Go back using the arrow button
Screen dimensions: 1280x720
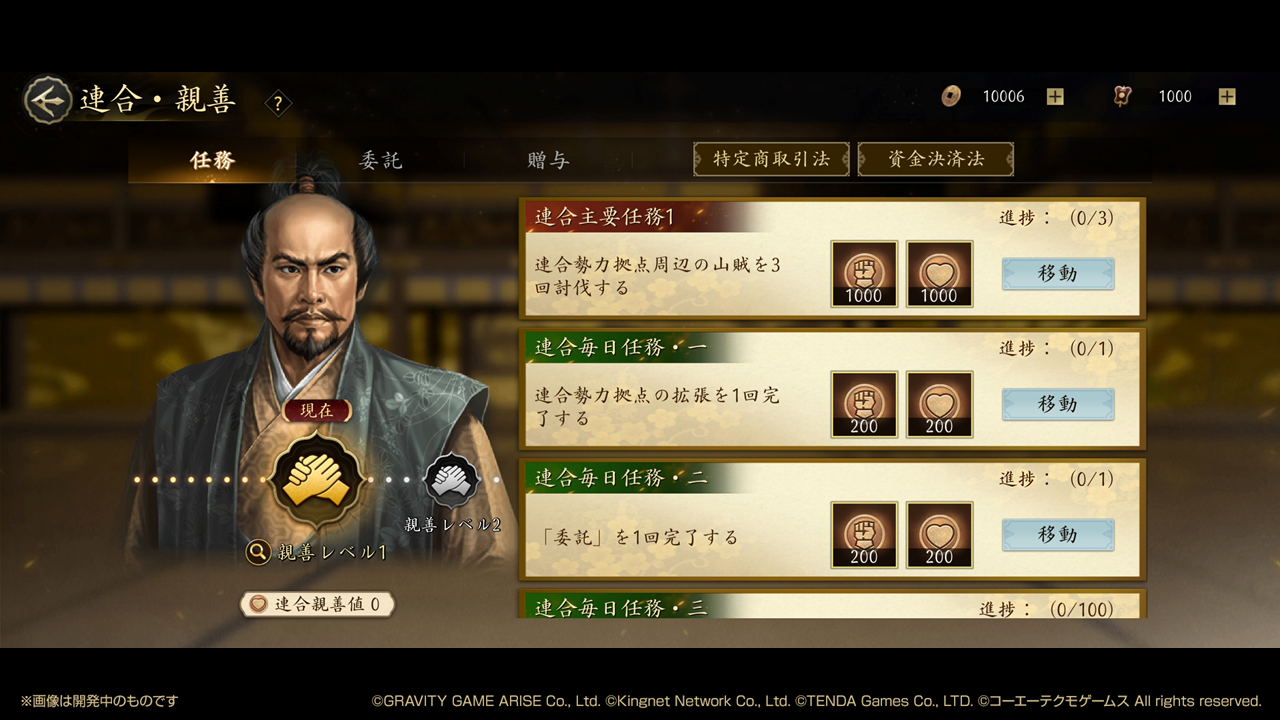coord(47,100)
